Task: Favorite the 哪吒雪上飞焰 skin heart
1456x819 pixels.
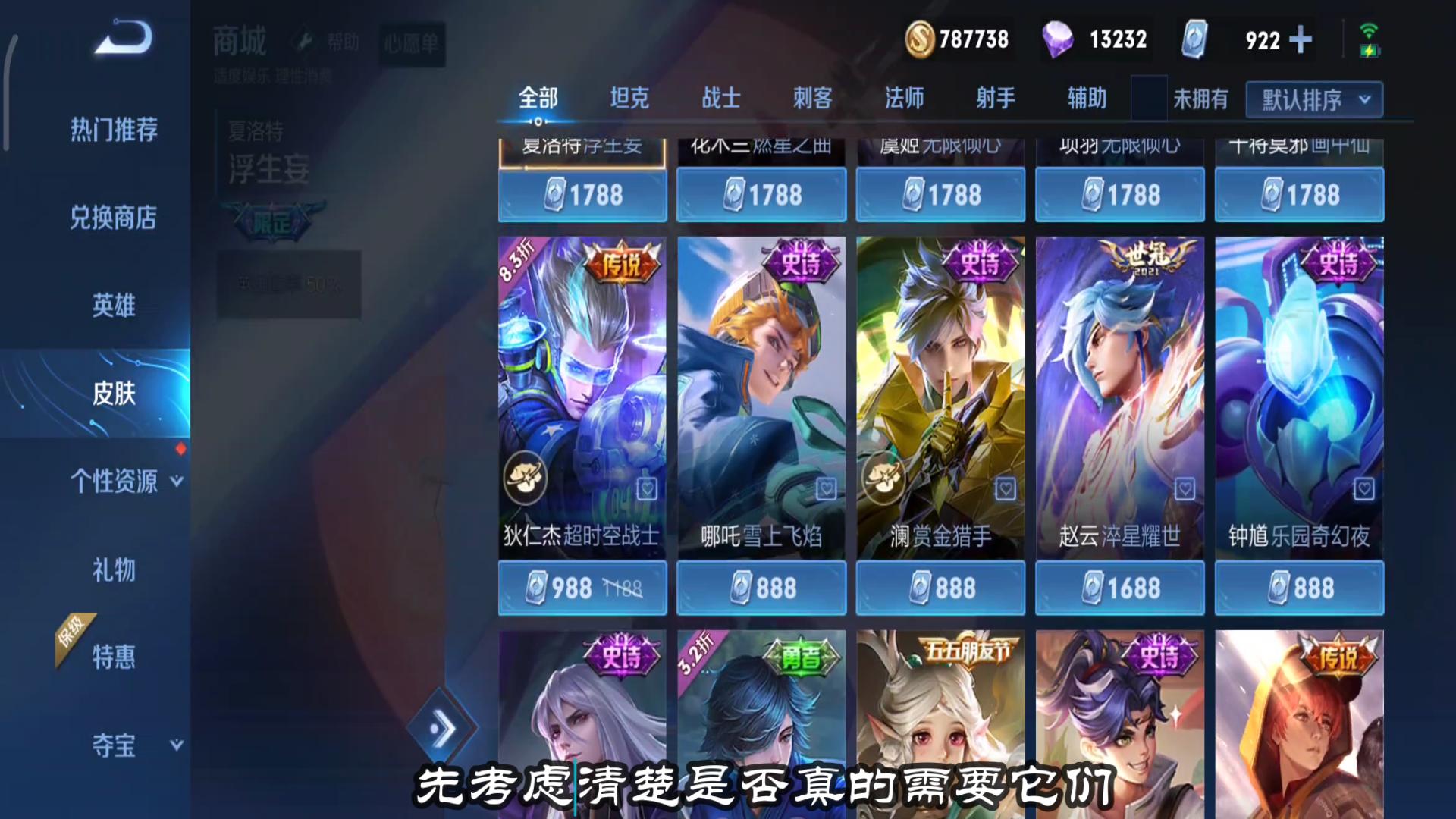Action: 825,489
